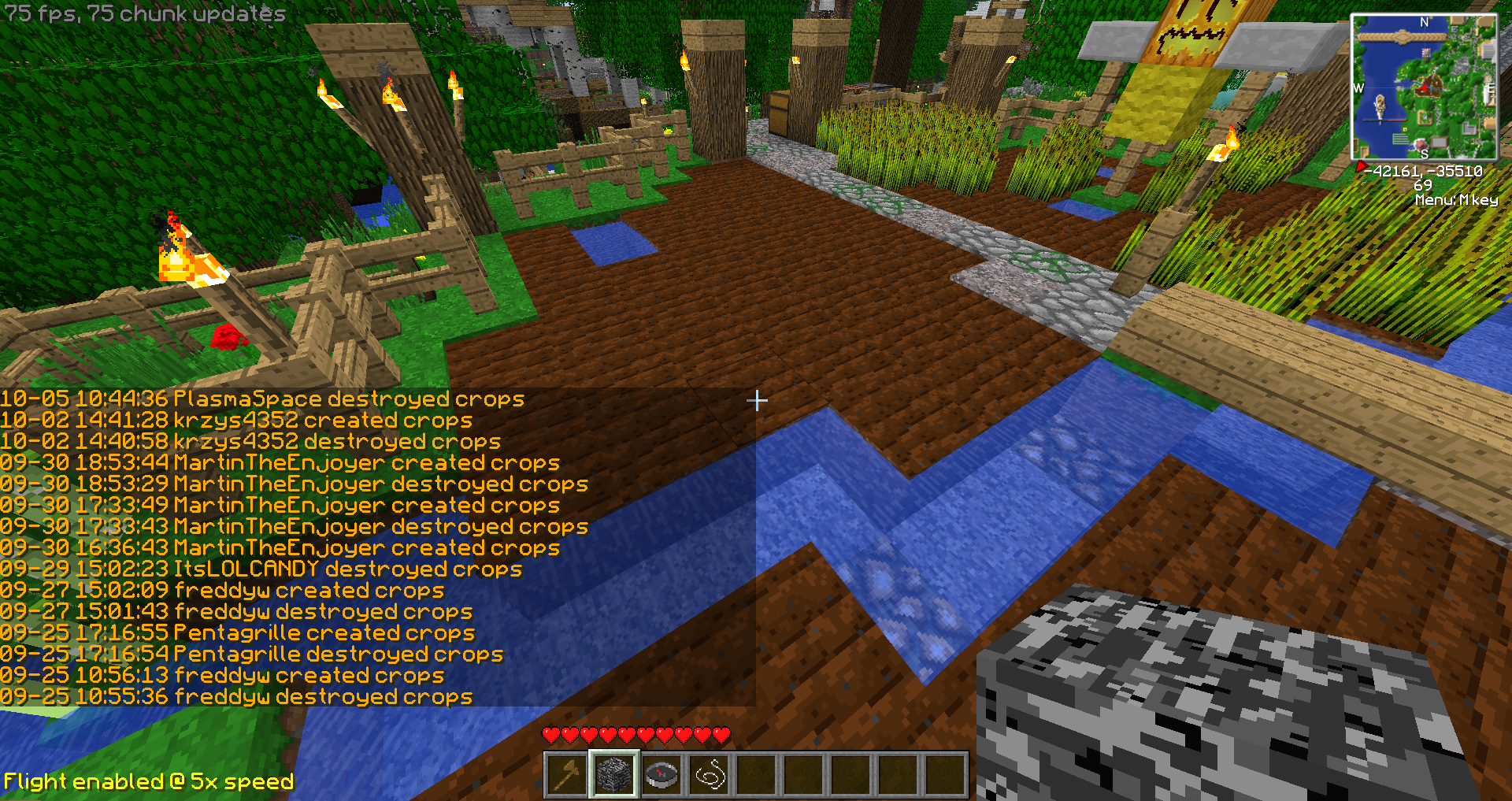The height and width of the screenshot is (801, 1512).
Task: Click the ItsLOLCANDY destroyed crops log line
Action: tap(261, 569)
